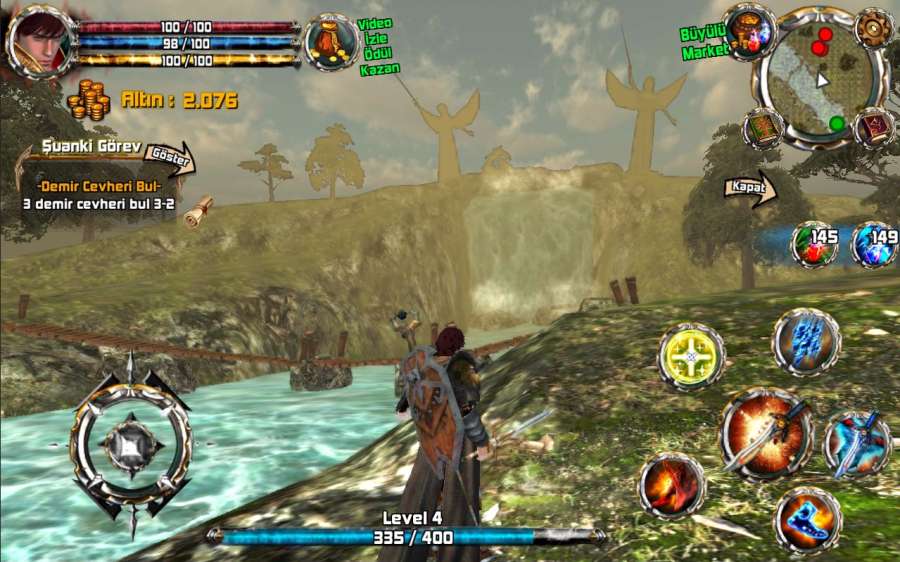Tap the gold sack video reward icon
The width and height of the screenshot is (900, 562).
tap(331, 43)
